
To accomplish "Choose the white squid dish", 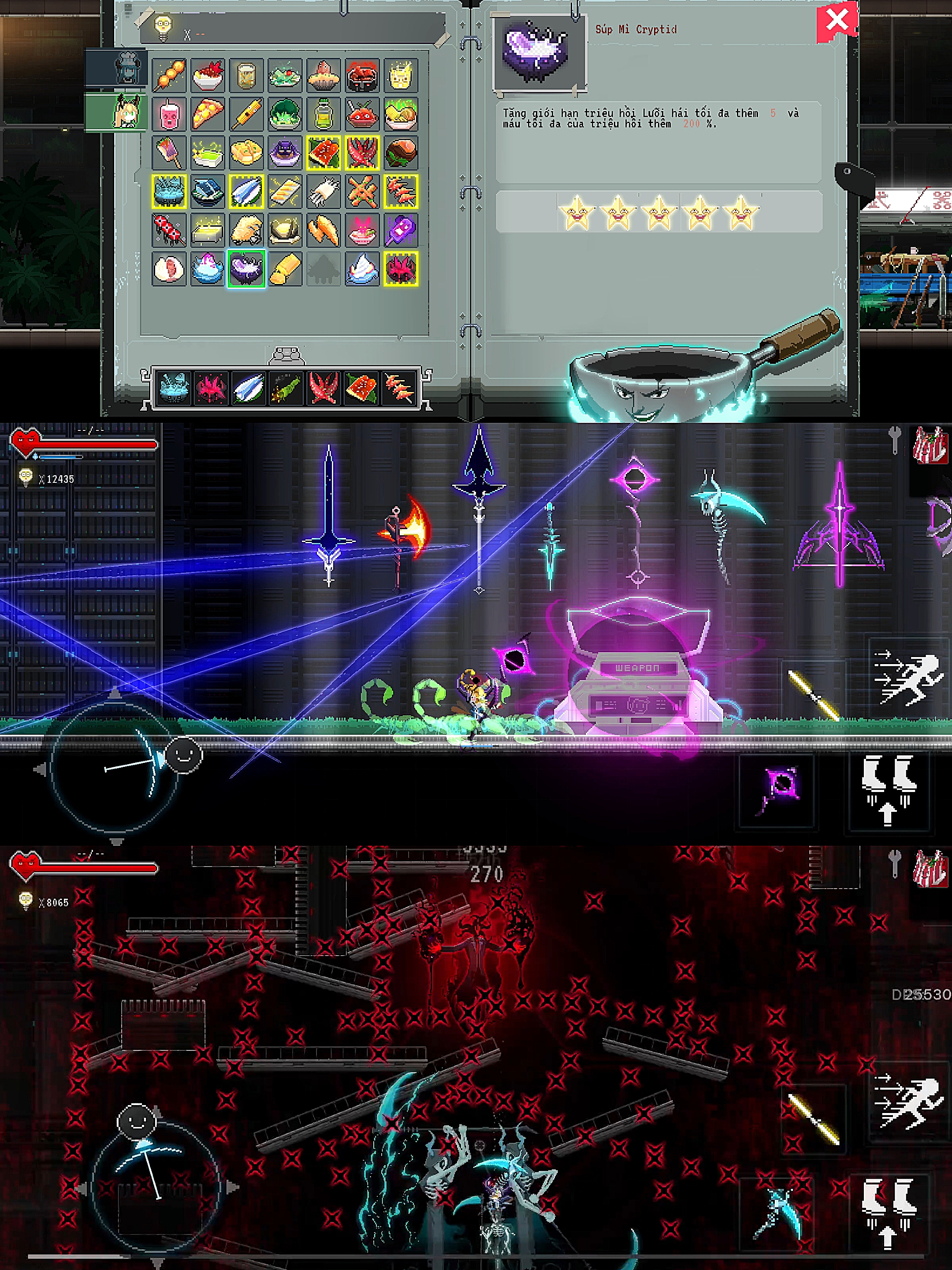I will pos(324,191).
